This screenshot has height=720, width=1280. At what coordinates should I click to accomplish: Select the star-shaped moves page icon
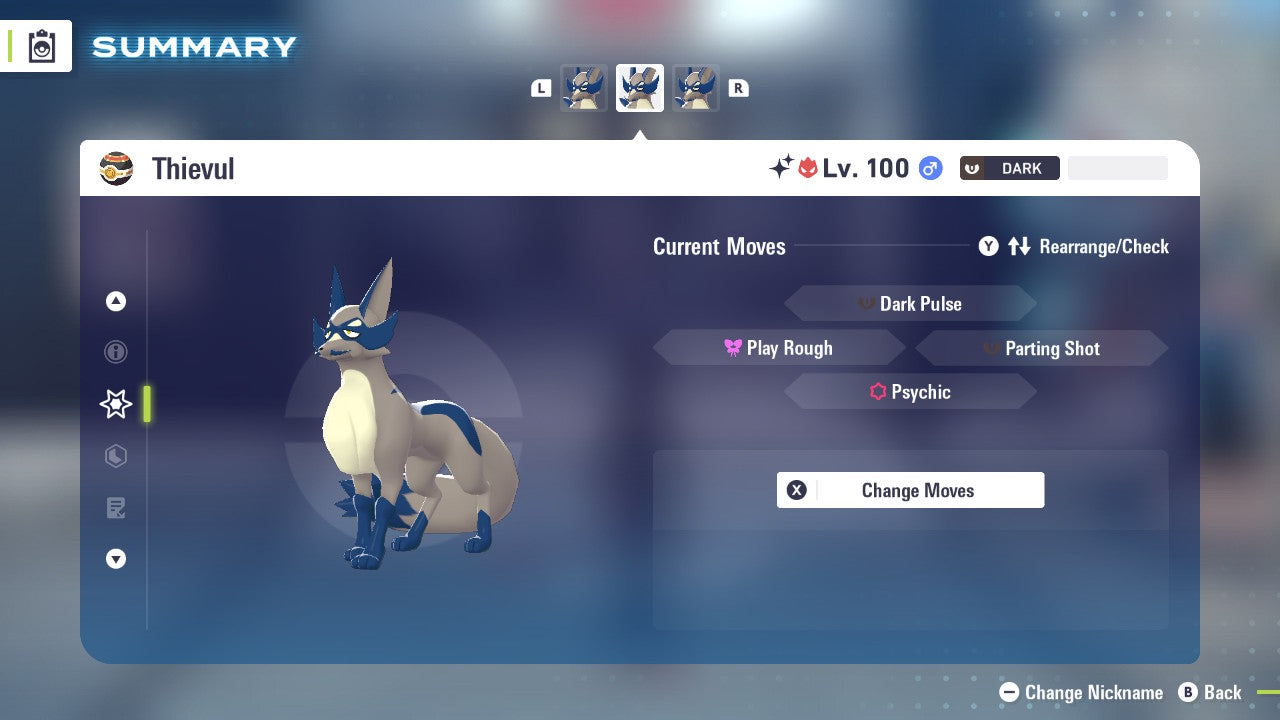(115, 404)
